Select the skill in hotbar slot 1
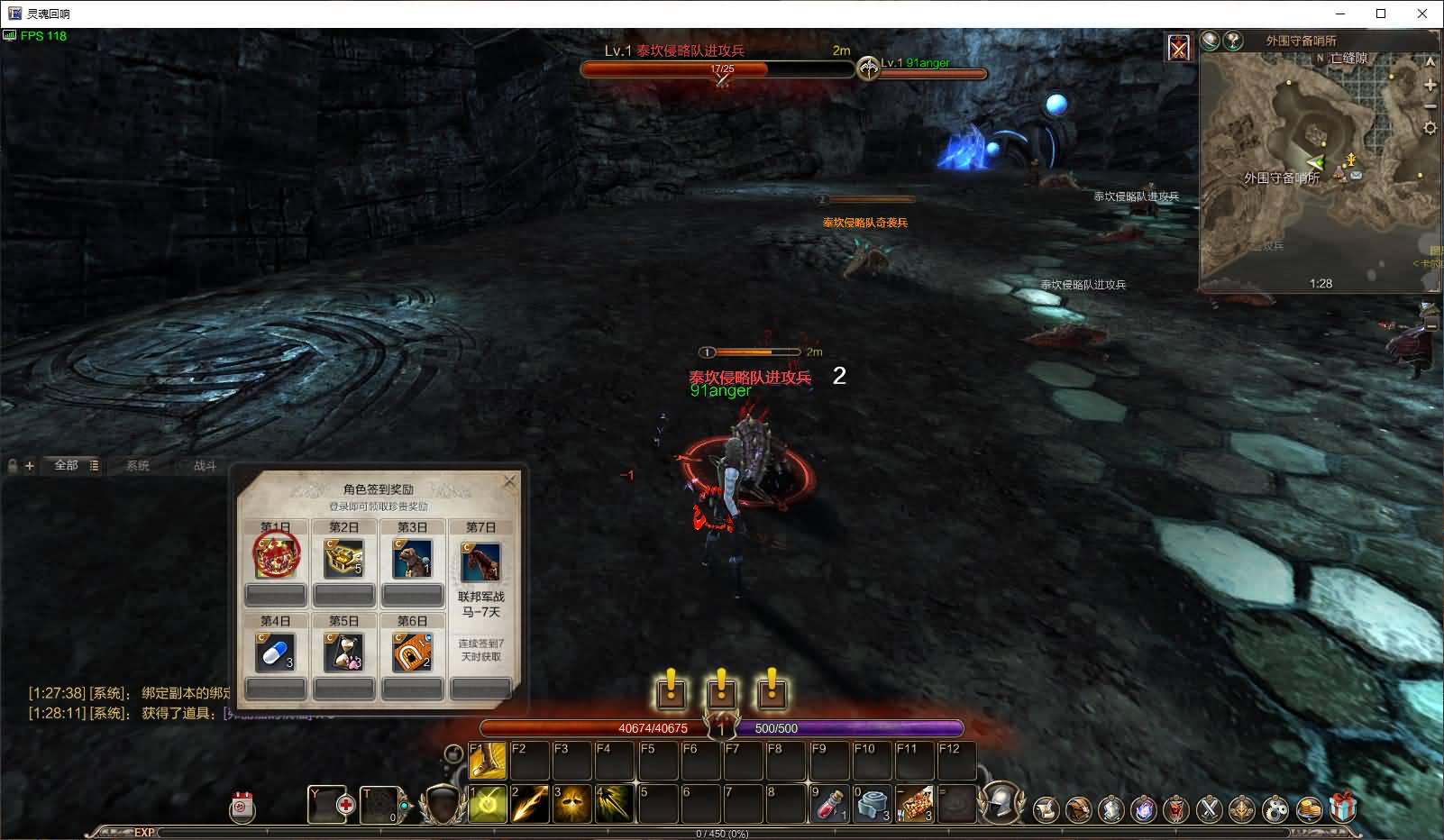Screen dimensions: 1444x840 [x=485, y=805]
